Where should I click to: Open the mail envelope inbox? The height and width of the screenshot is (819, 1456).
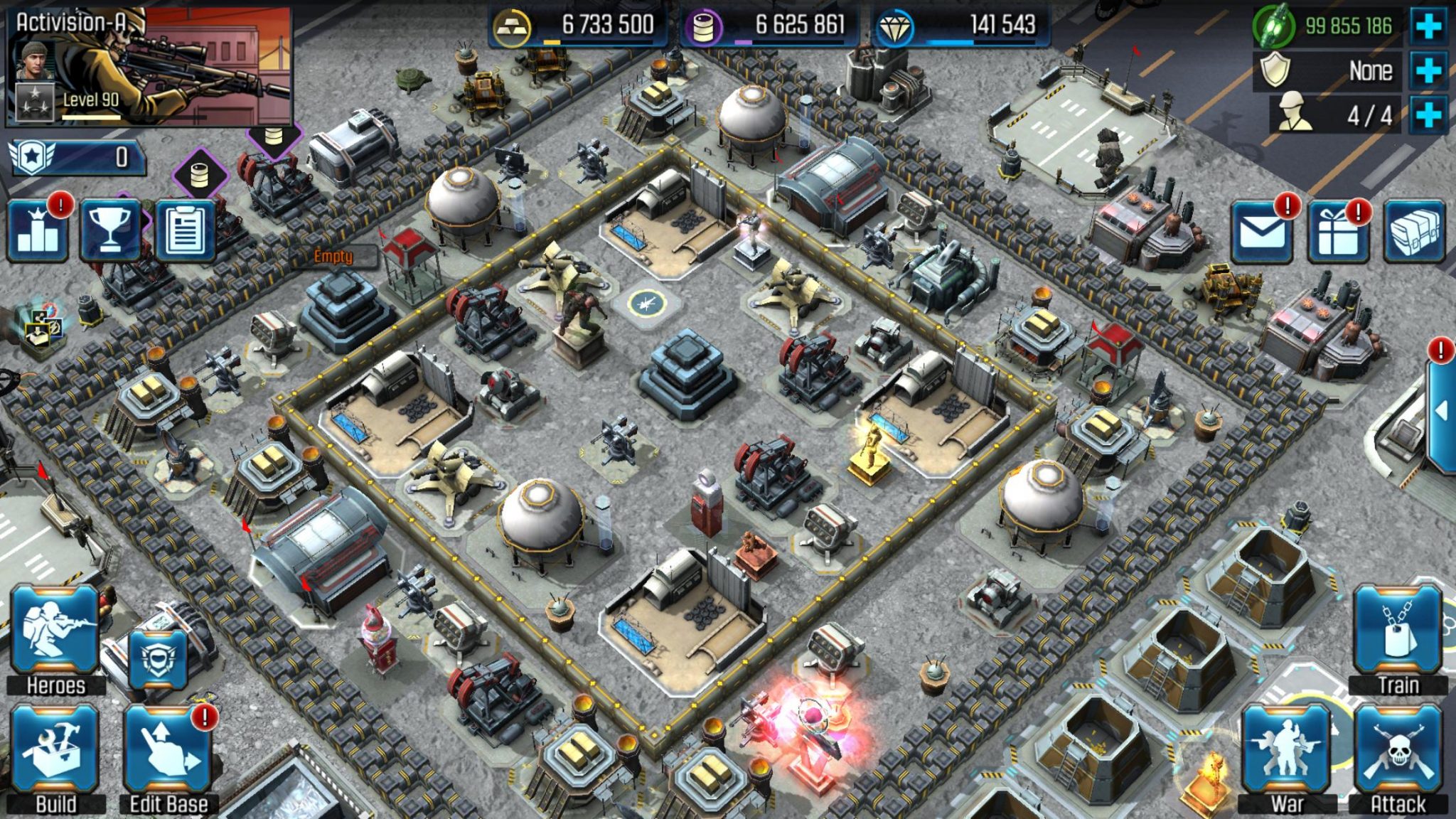pos(1262,232)
